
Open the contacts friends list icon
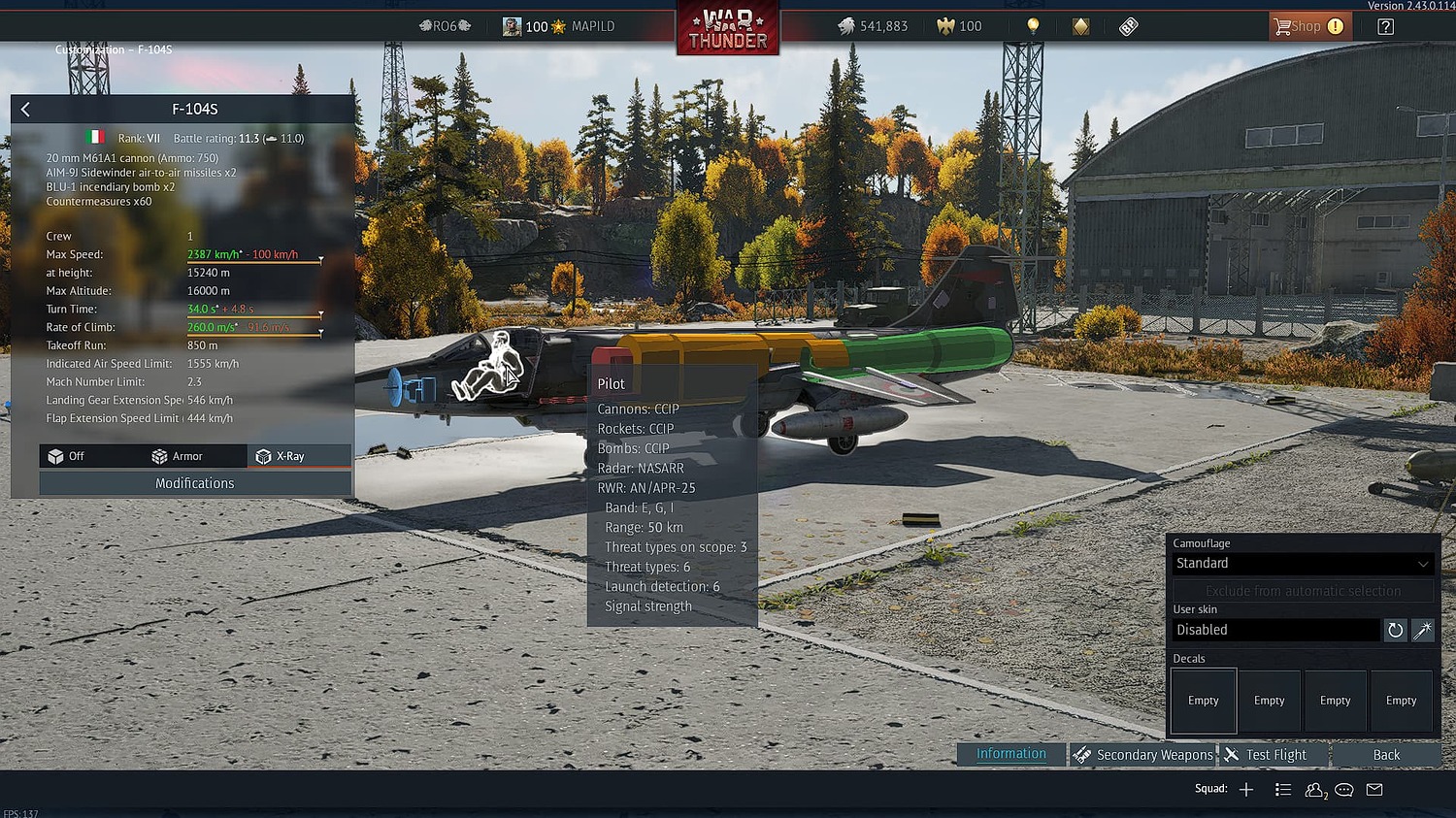tap(1315, 790)
